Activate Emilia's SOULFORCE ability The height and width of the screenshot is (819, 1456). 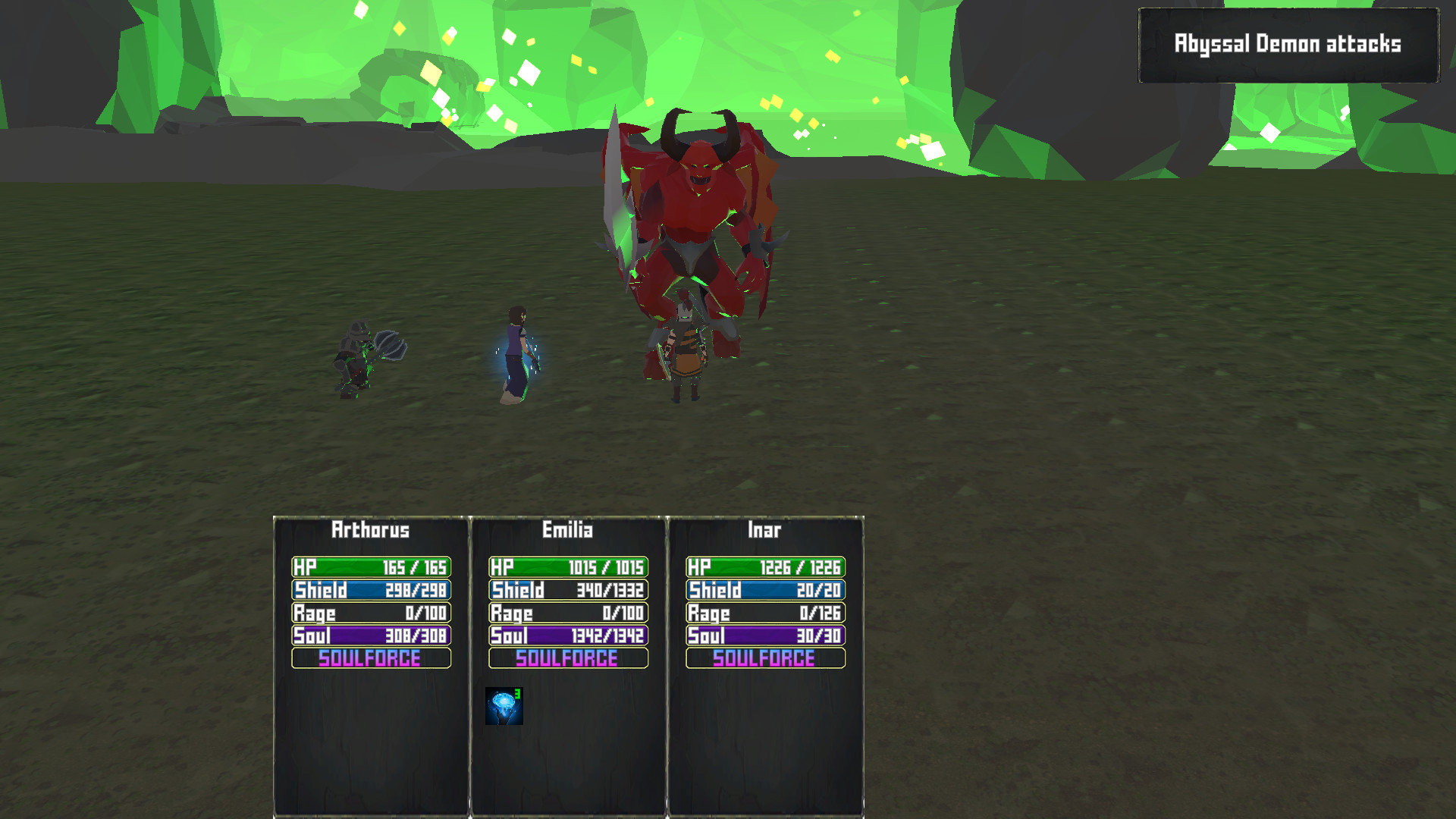click(566, 660)
